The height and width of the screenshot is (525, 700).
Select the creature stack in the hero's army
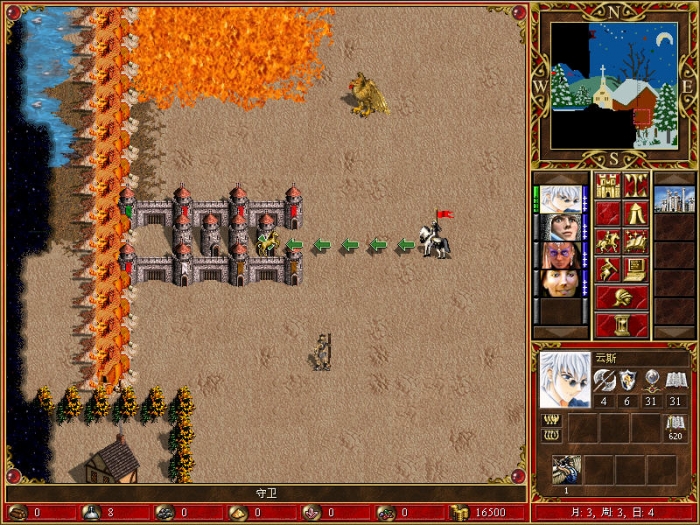click(x=567, y=469)
